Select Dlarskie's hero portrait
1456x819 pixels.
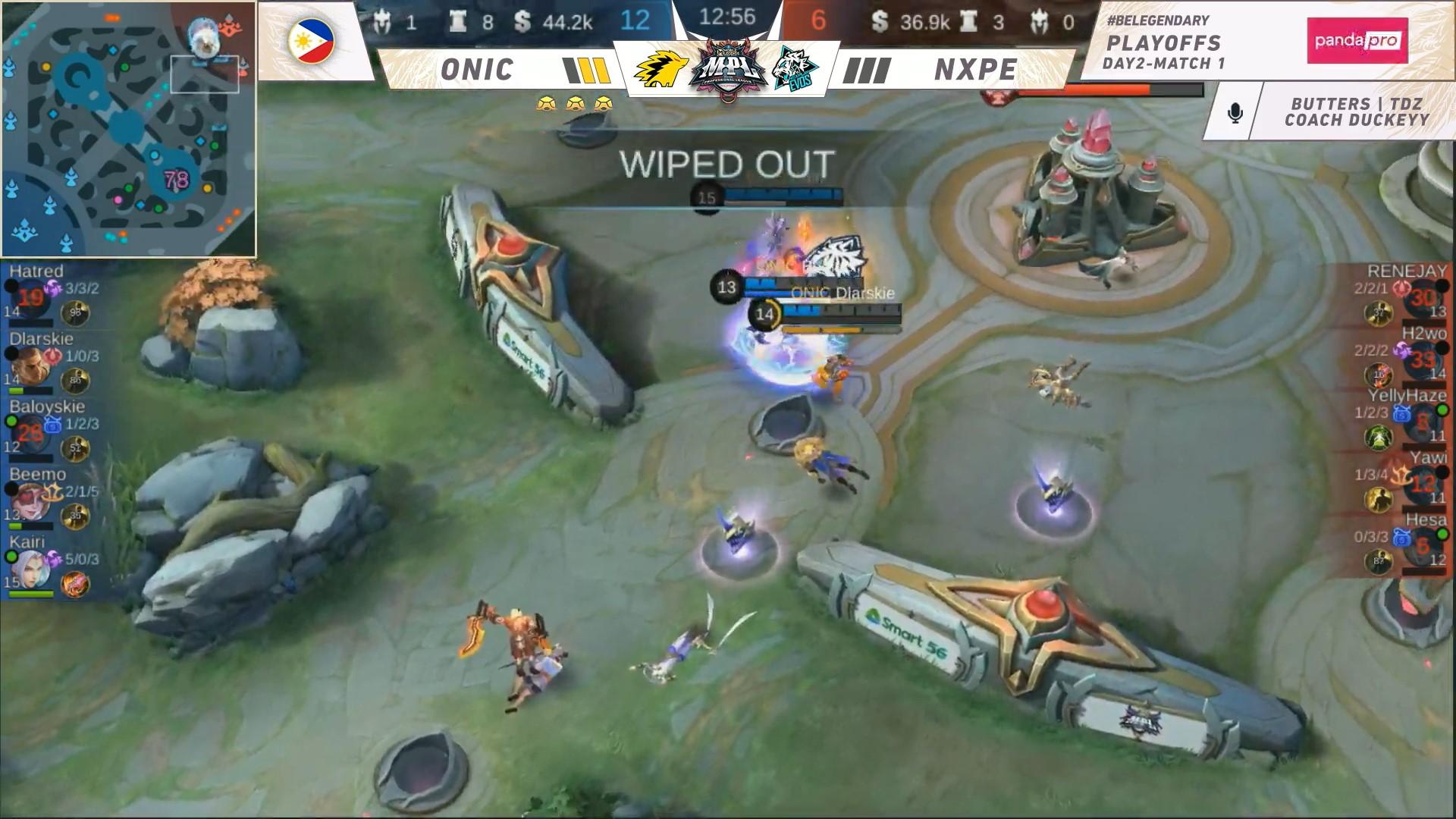pyautogui.click(x=30, y=365)
